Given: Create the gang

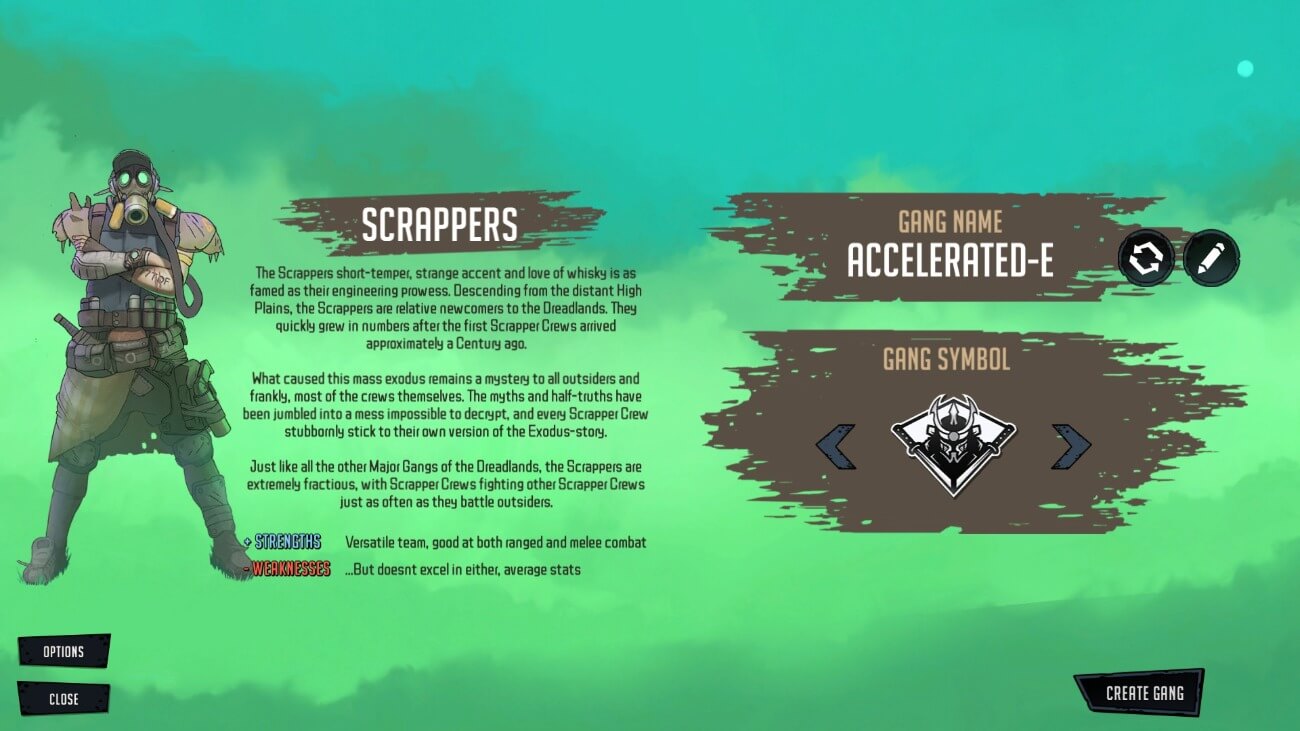Looking at the screenshot, I should point(1143,693).
